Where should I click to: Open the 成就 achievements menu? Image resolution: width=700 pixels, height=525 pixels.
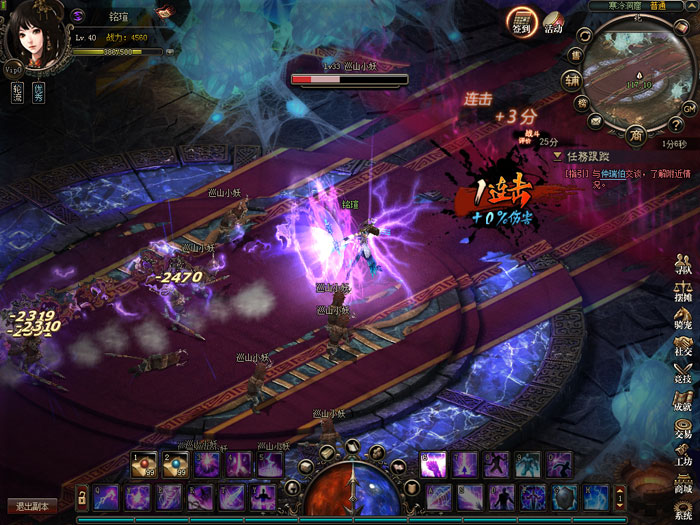[x=683, y=400]
